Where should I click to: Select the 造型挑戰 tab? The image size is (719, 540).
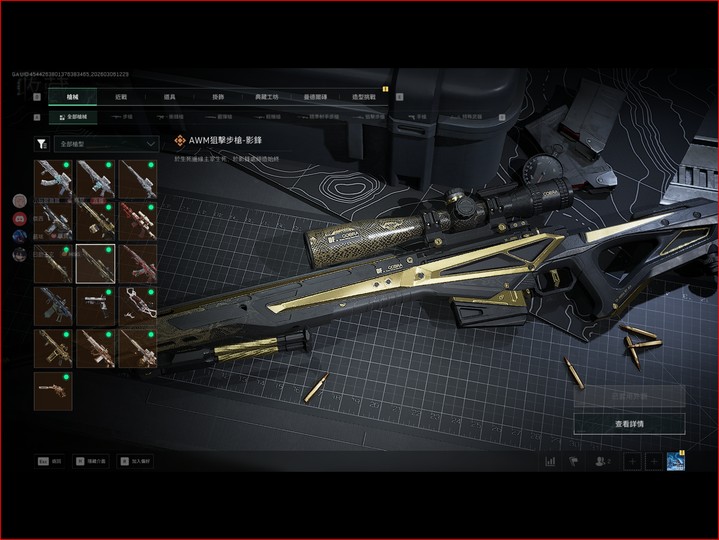(364, 97)
